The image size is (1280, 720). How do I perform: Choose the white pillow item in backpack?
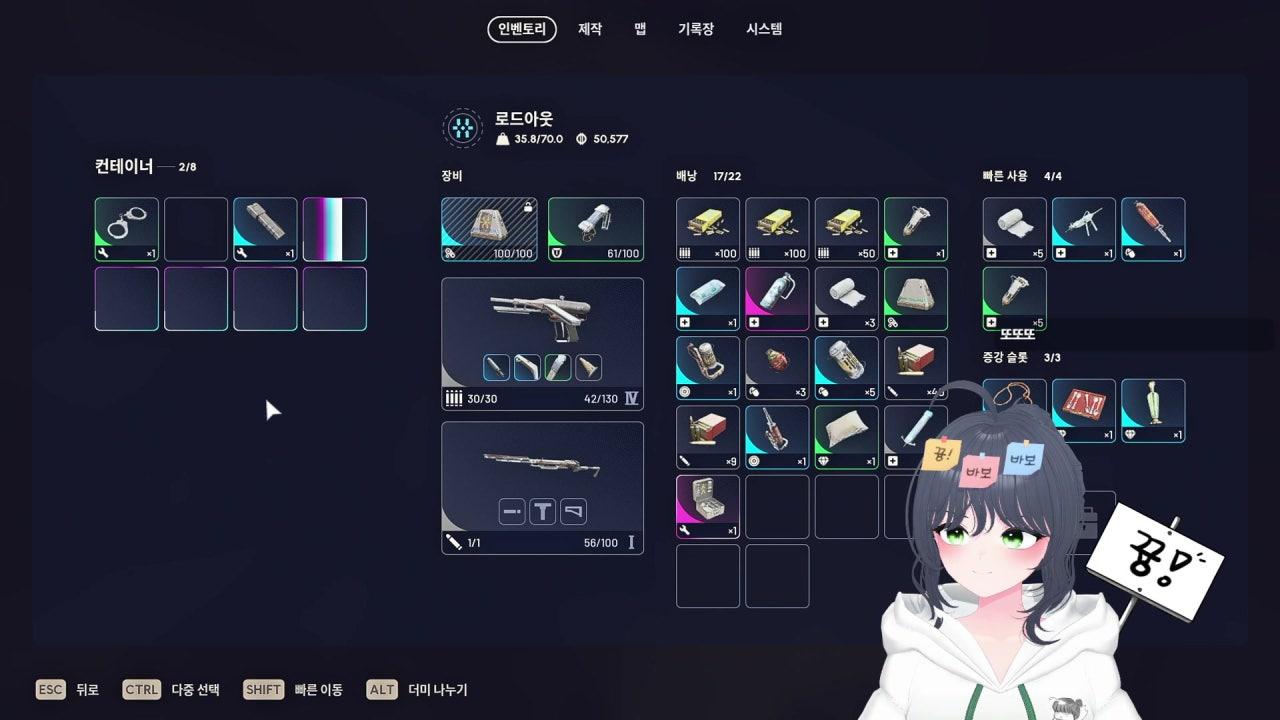click(846, 436)
